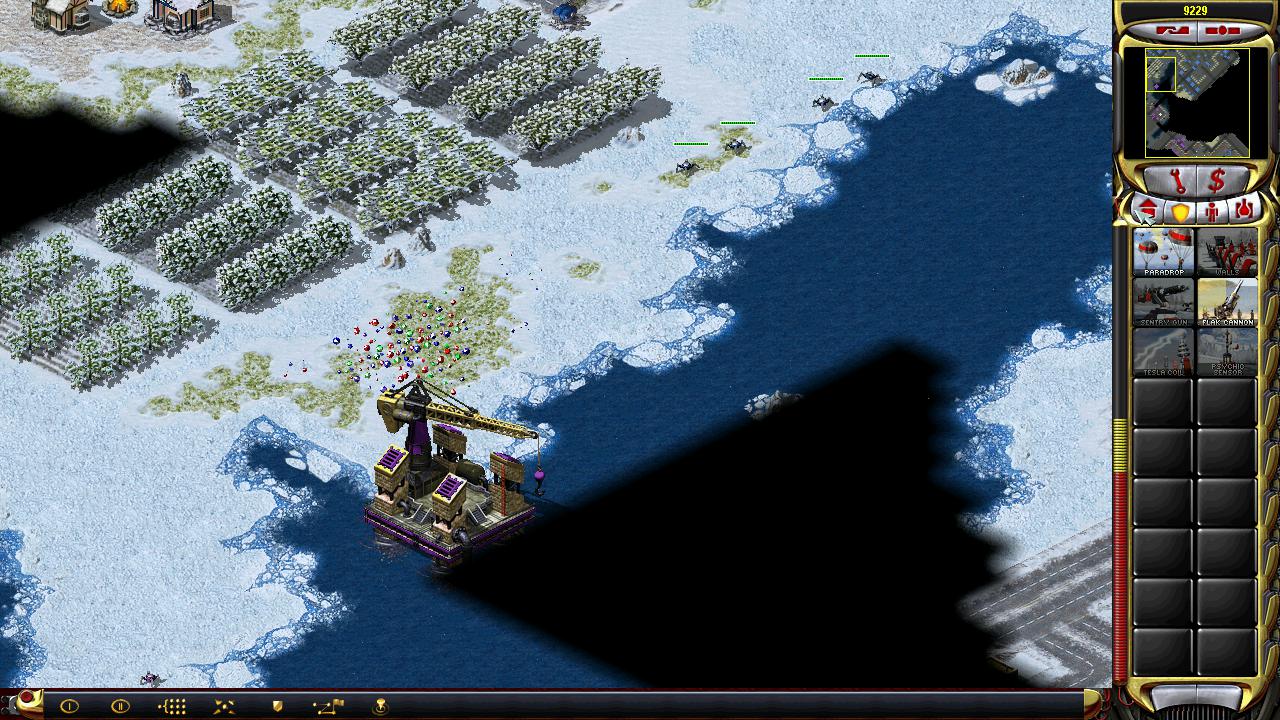This screenshot has height=720, width=1280.
Task: Select the Tesla Coil build icon
Action: pos(1163,352)
